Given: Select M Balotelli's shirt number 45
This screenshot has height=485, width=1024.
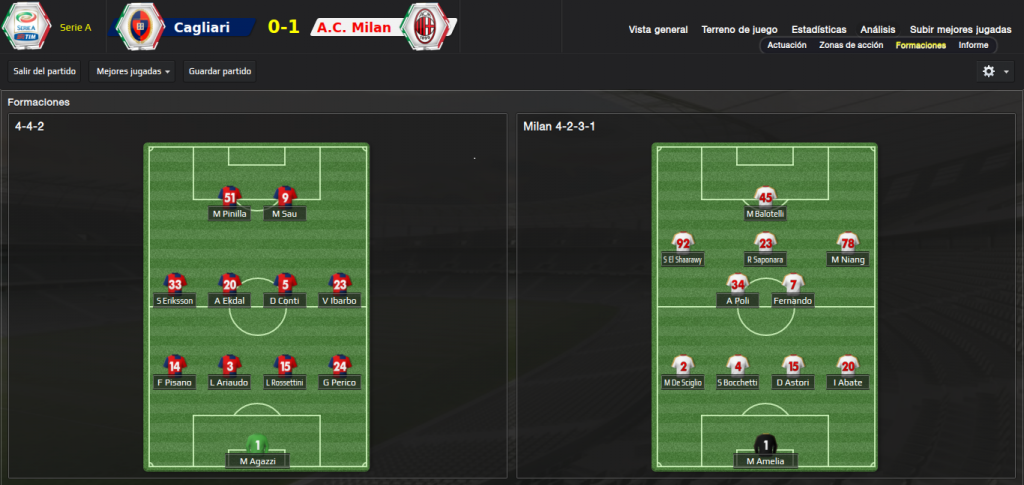Looking at the screenshot, I should [x=765, y=197].
